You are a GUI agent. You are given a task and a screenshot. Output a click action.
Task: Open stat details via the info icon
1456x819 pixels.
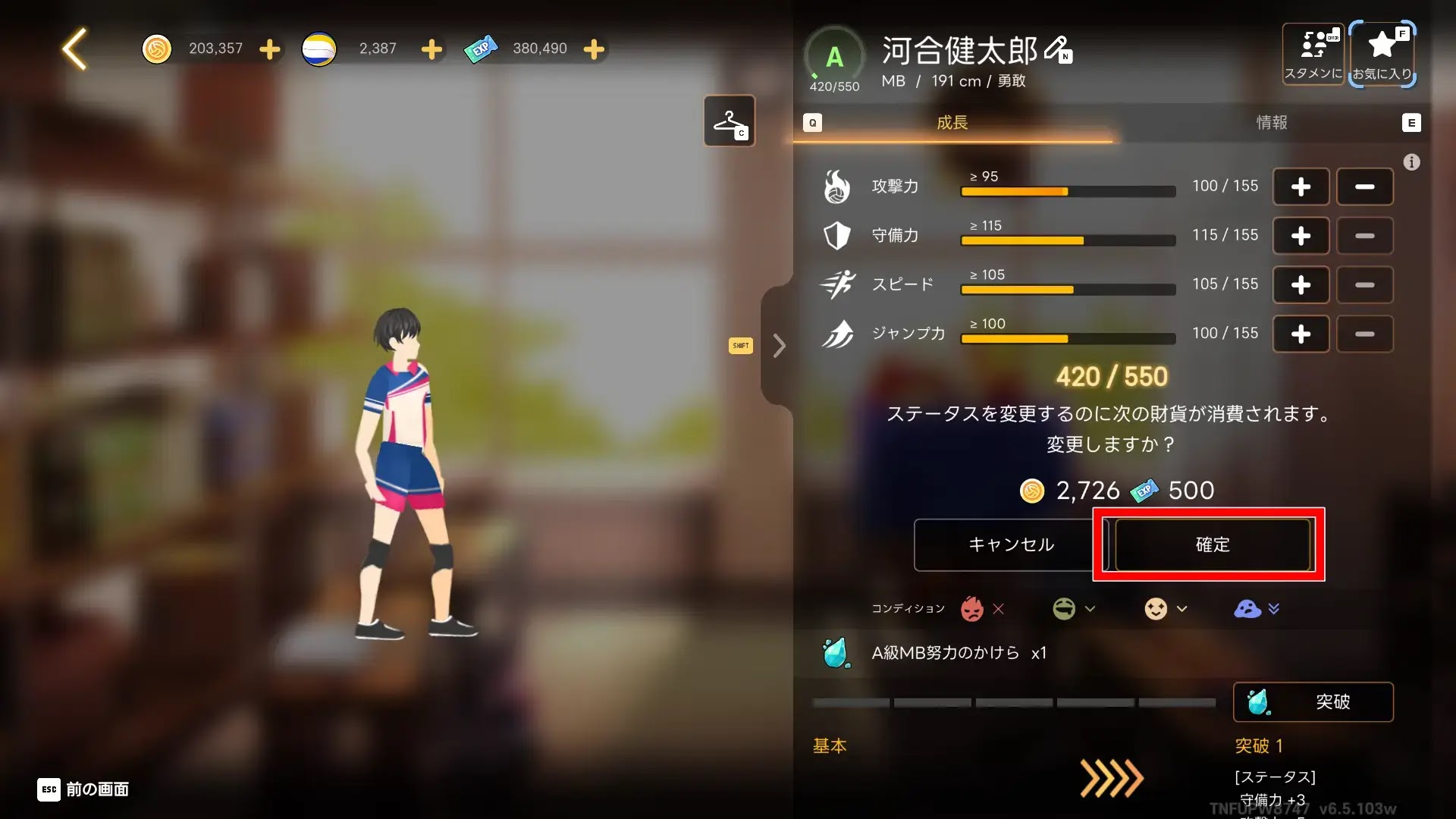click(x=1411, y=162)
